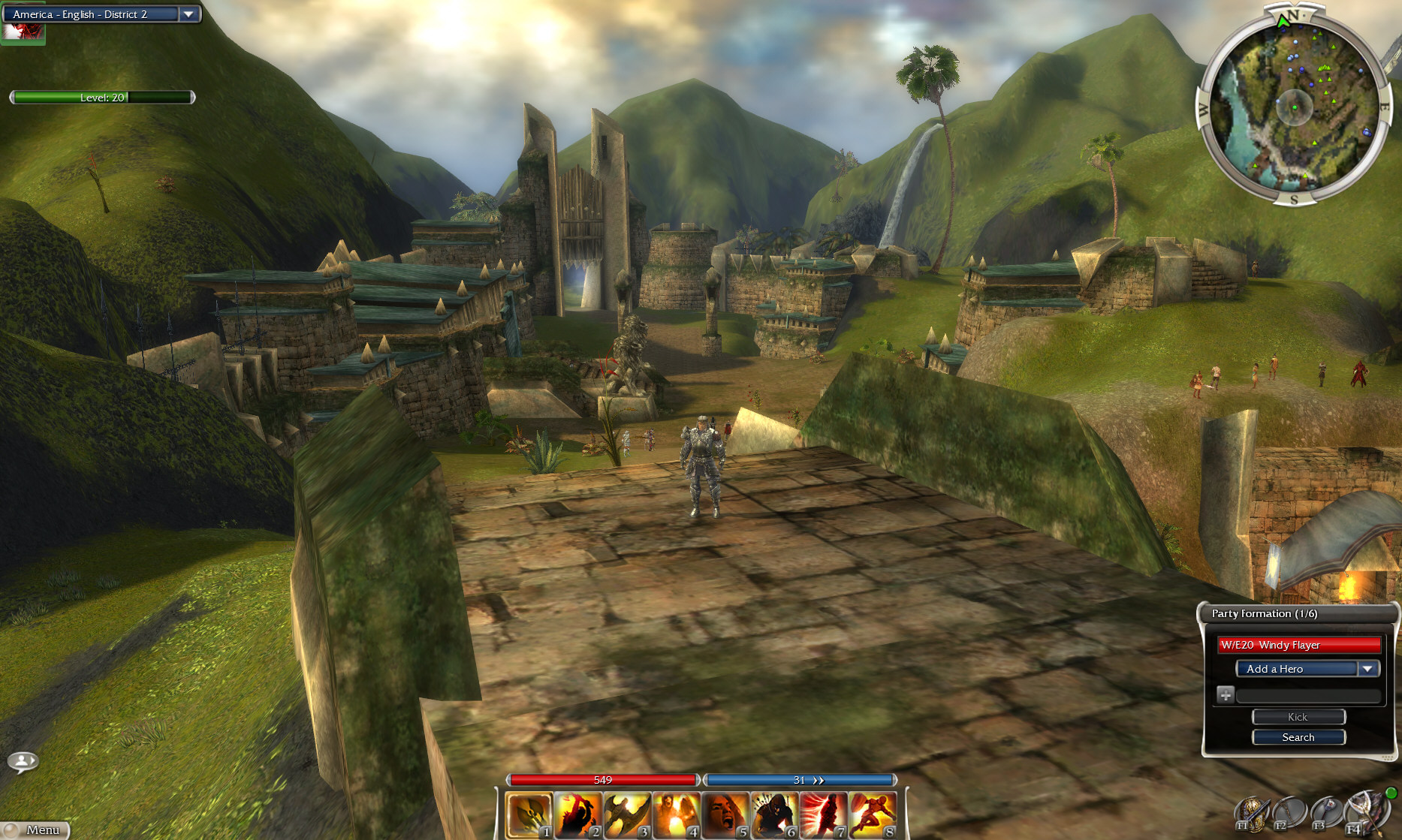Activate skill 3 double-bladed axe attack

(626, 814)
